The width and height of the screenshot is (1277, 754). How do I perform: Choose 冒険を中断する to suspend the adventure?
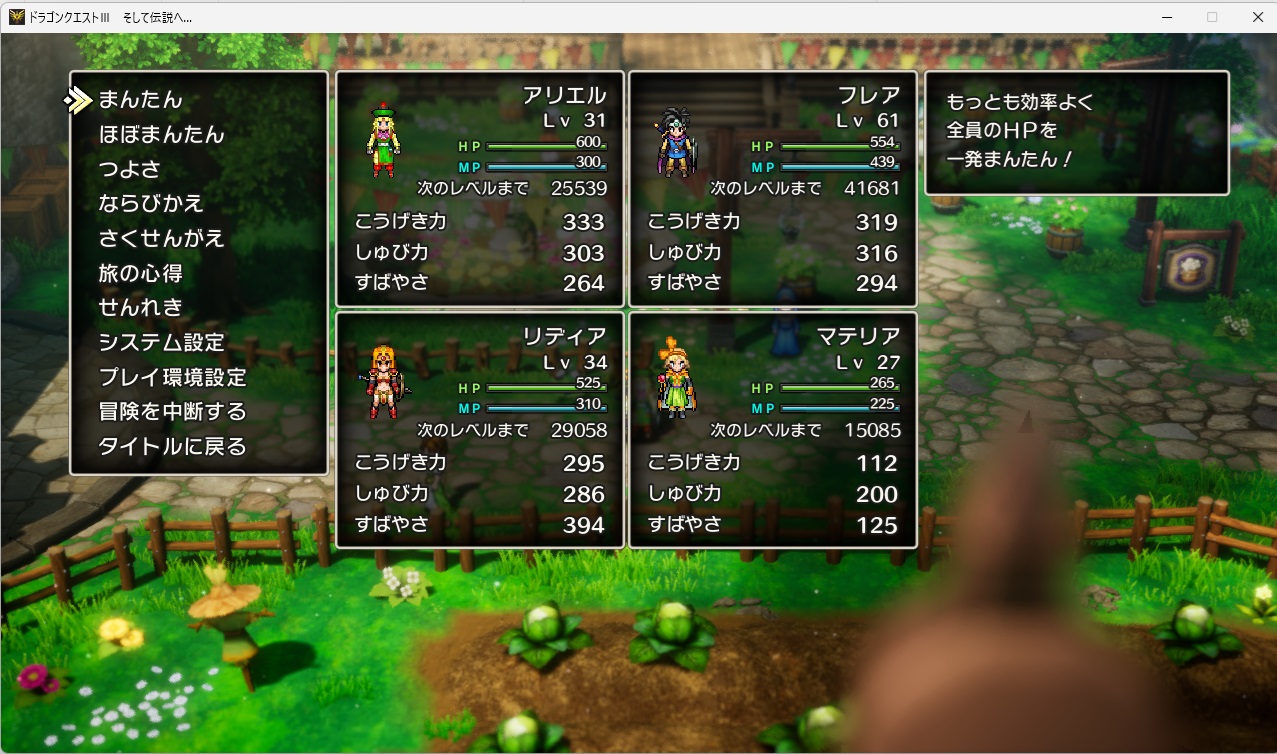pos(172,412)
